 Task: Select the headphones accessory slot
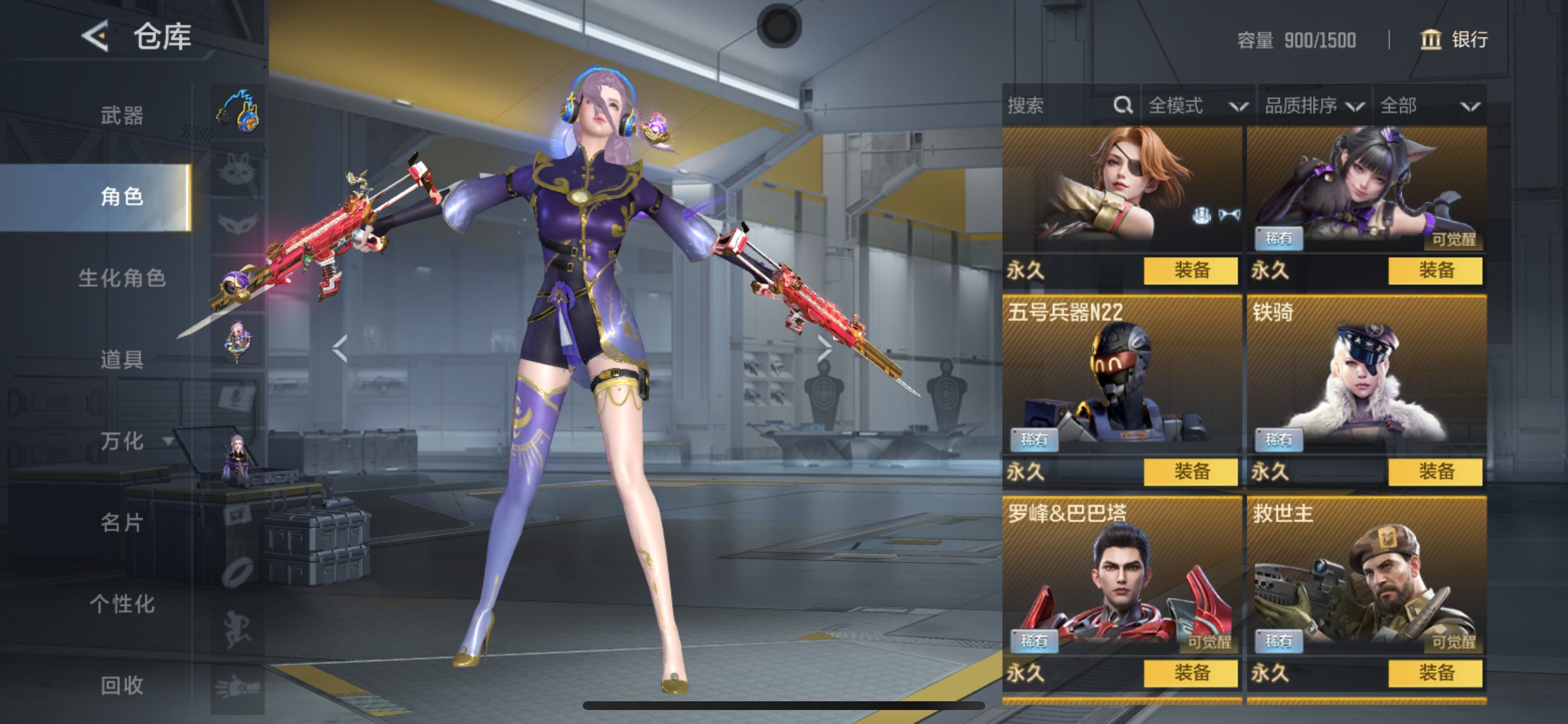[238, 111]
